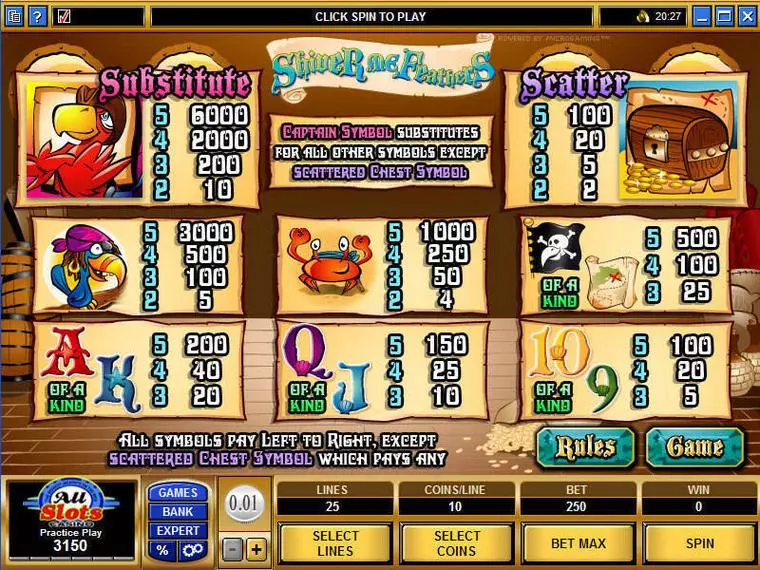Decrease coin size with the minus button
This screenshot has width=760, height=570.
tap(231, 549)
